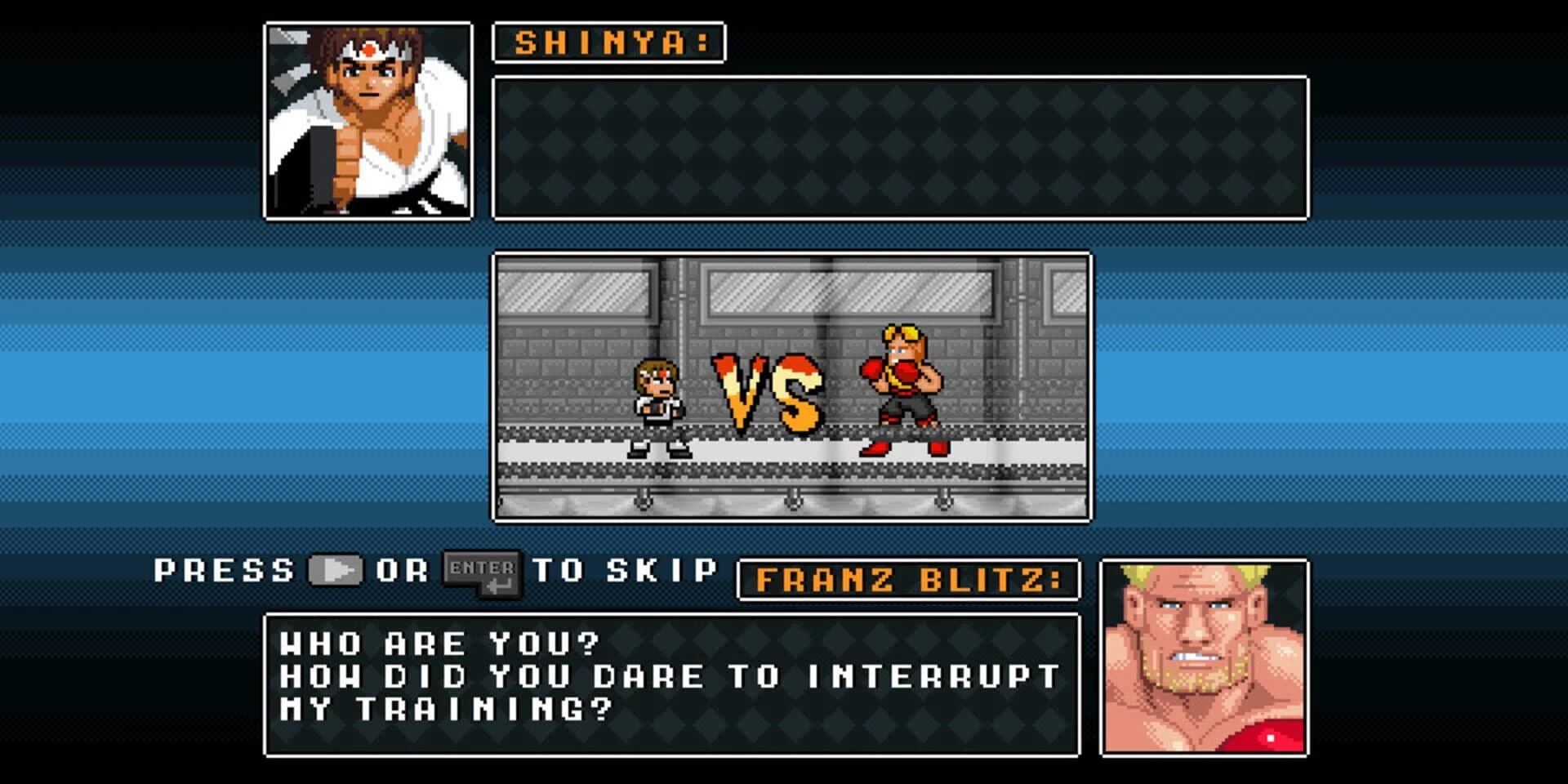Select Shinya's character portrait
Image resolution: width=1568 pixels, height=784 pixels.
click(x=367, y=121)
